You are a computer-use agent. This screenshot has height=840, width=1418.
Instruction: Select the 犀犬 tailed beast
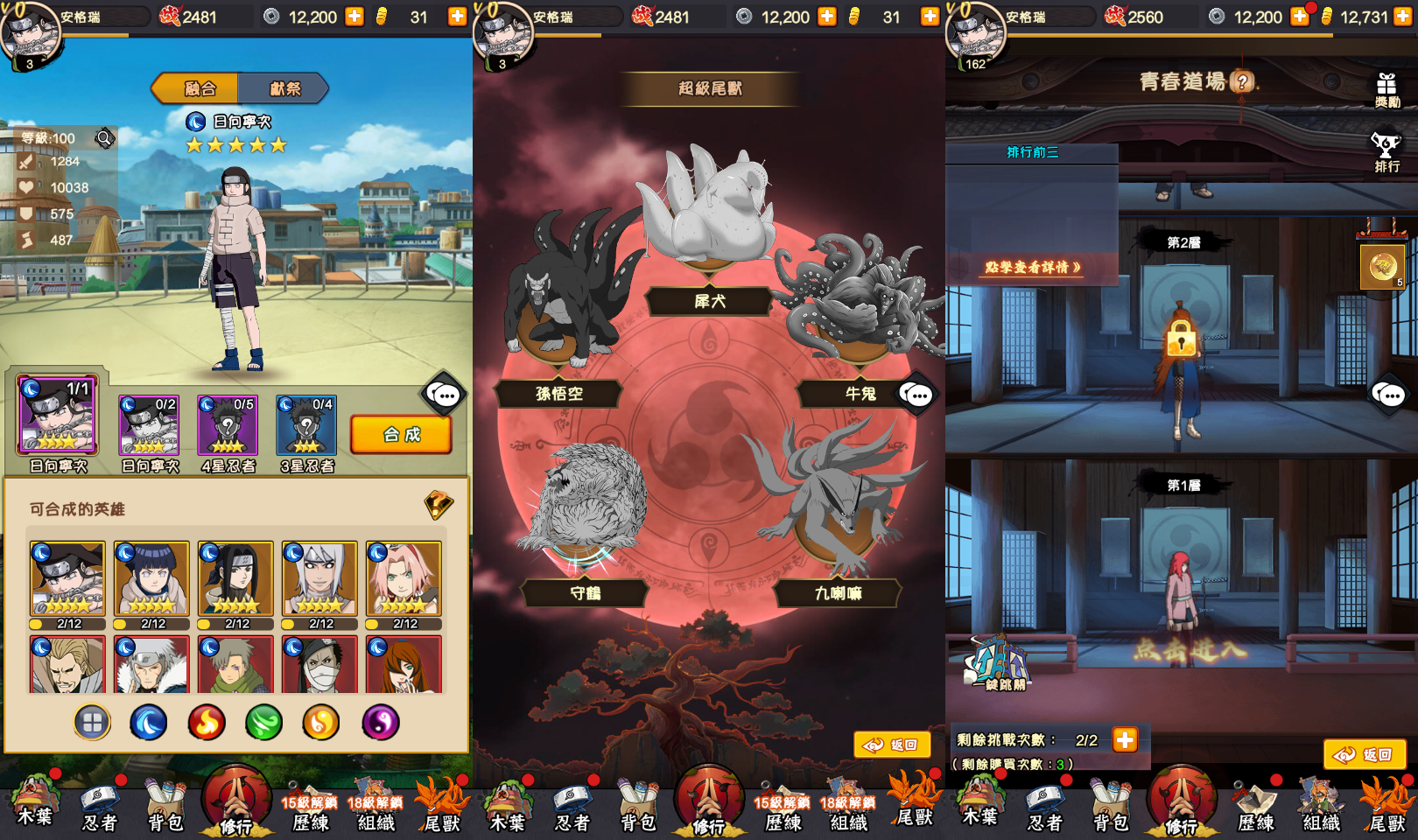pos(709,301)
